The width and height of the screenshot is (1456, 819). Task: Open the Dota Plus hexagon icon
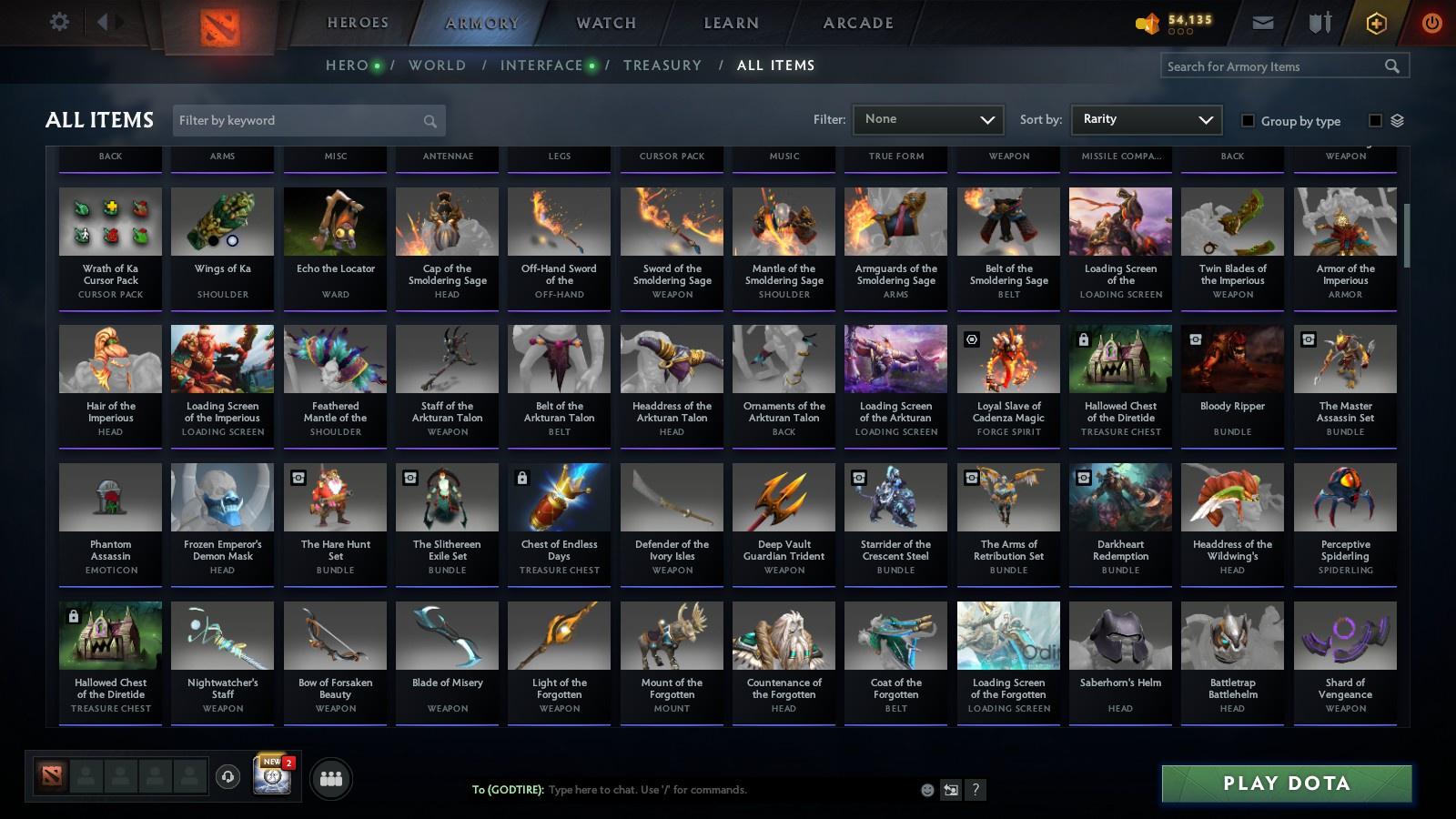[1376, 23]
